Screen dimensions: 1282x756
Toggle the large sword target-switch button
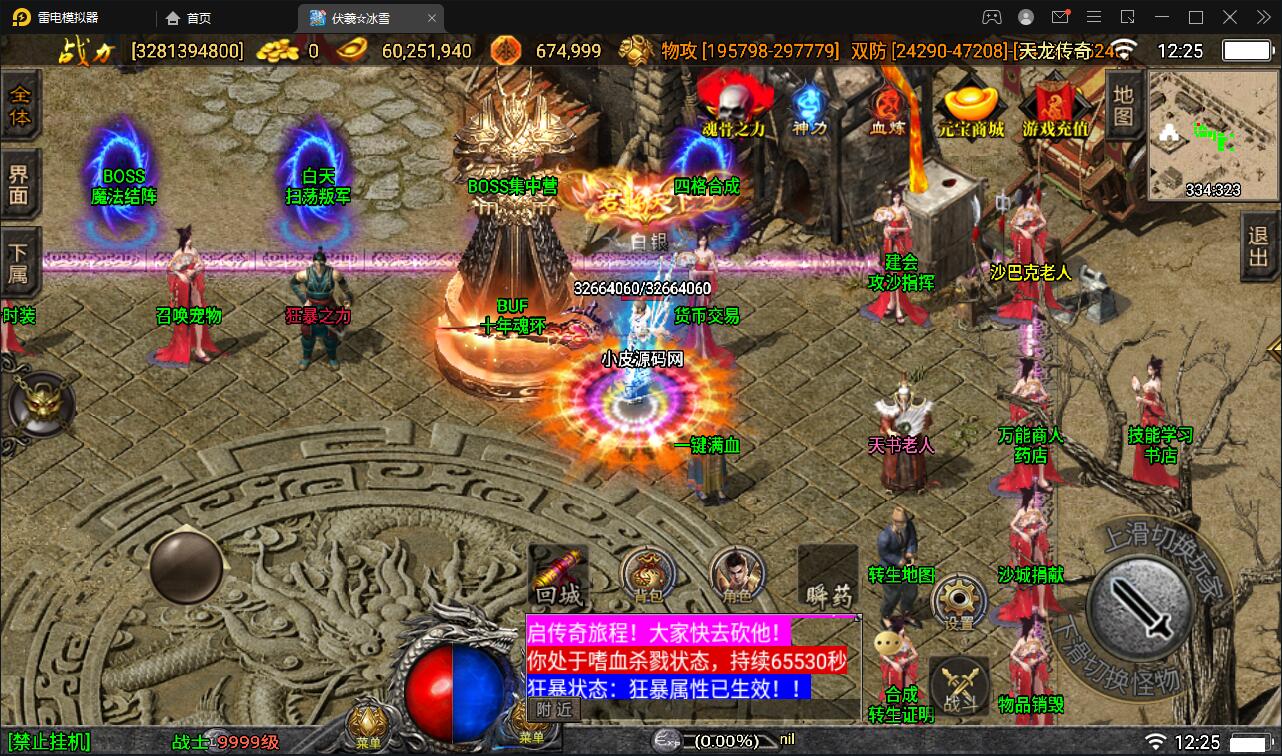(1140, 607)
